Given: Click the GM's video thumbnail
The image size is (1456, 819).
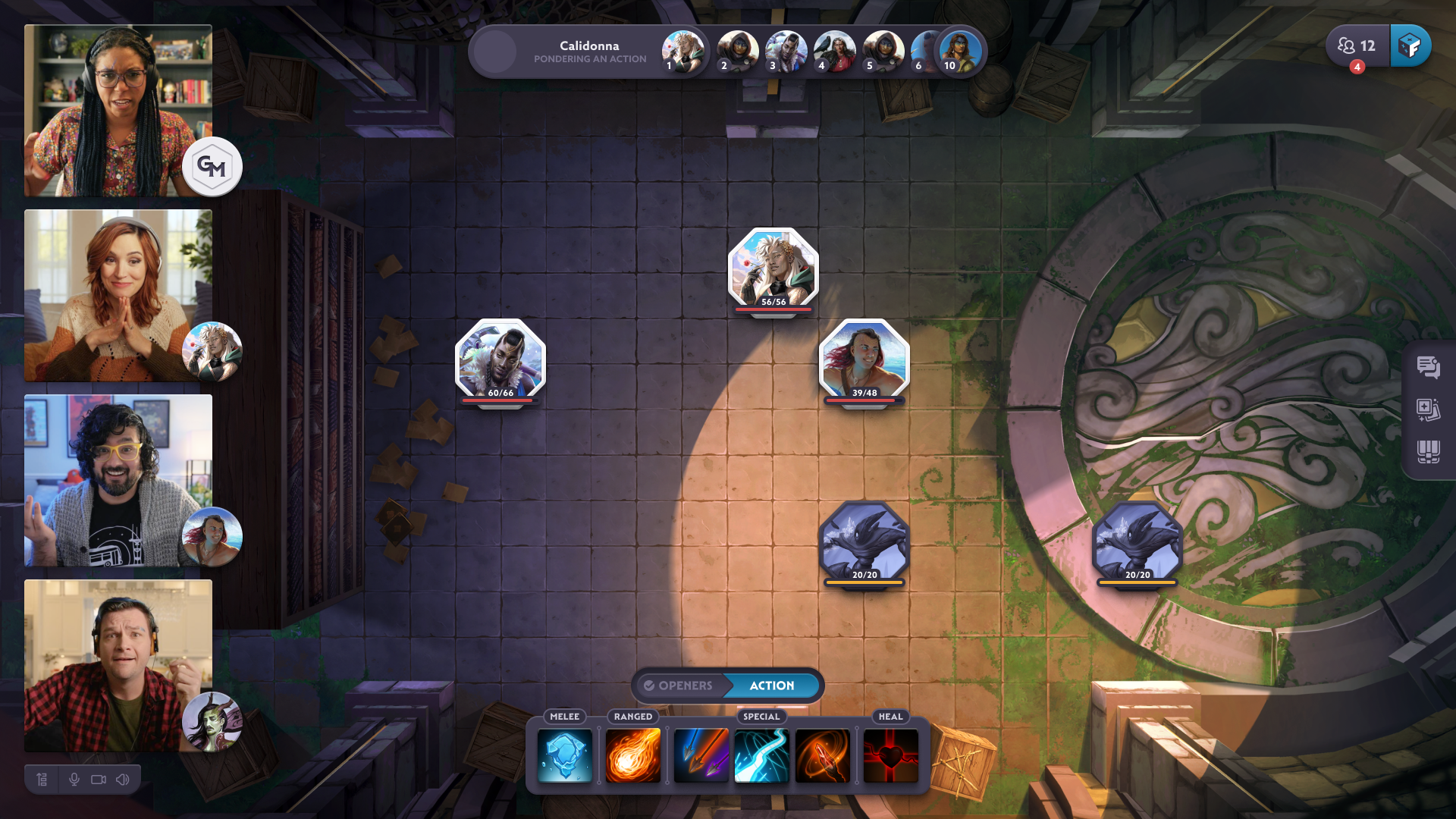Looking at the screenshot, I should click(x=118, y=111).
